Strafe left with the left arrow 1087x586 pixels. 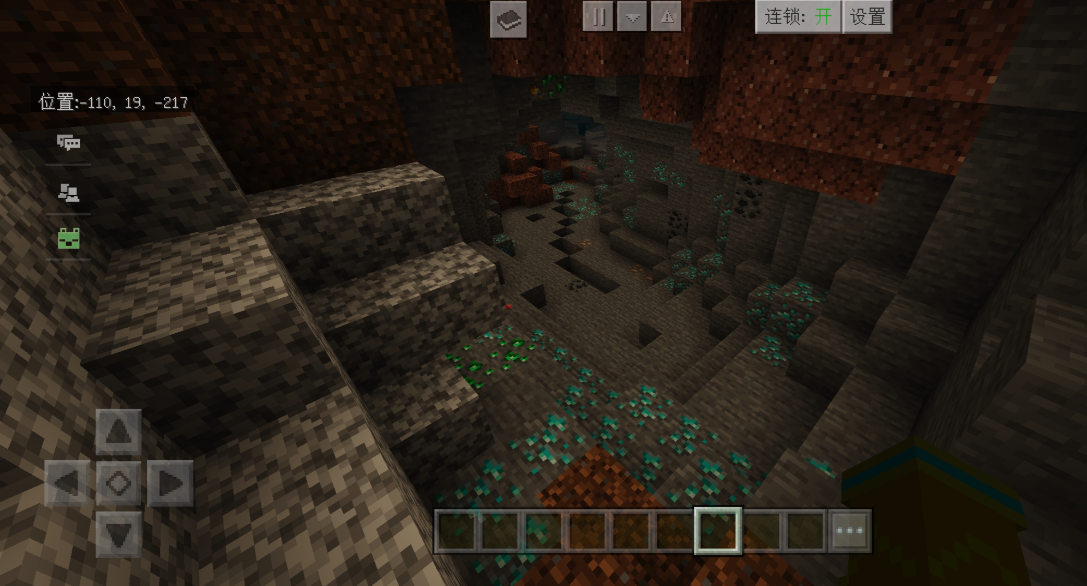(x=68, y=484)
